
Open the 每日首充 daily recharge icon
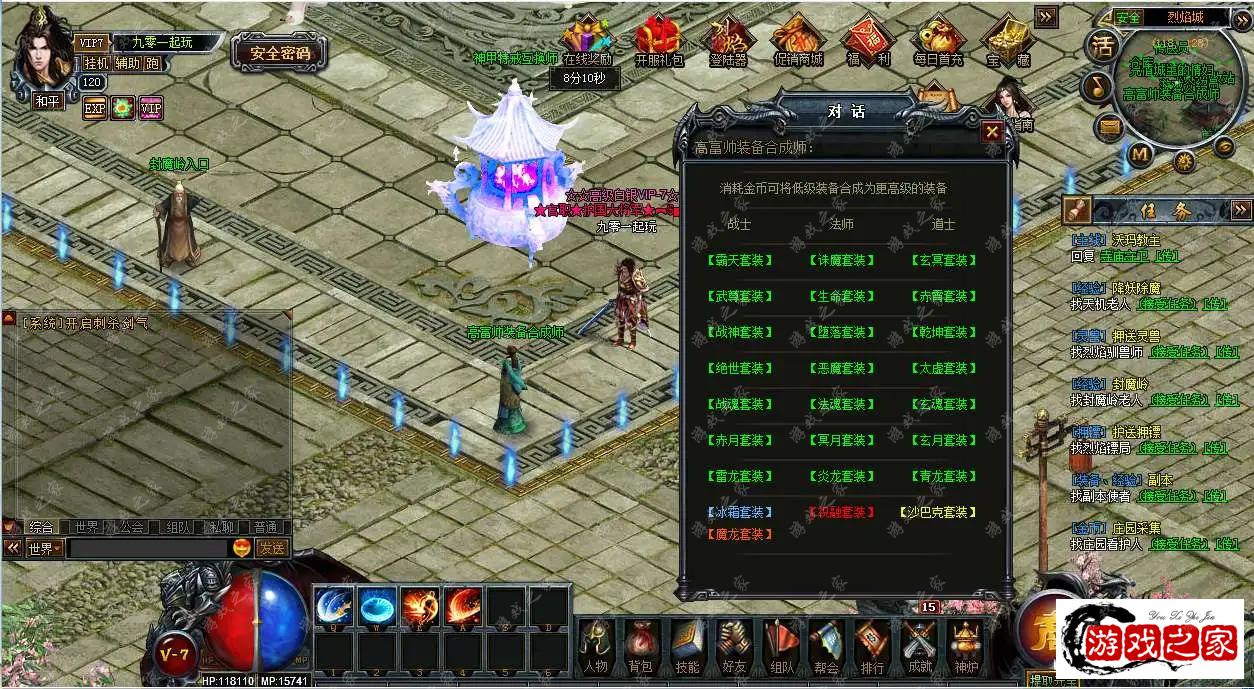[937, 41]
